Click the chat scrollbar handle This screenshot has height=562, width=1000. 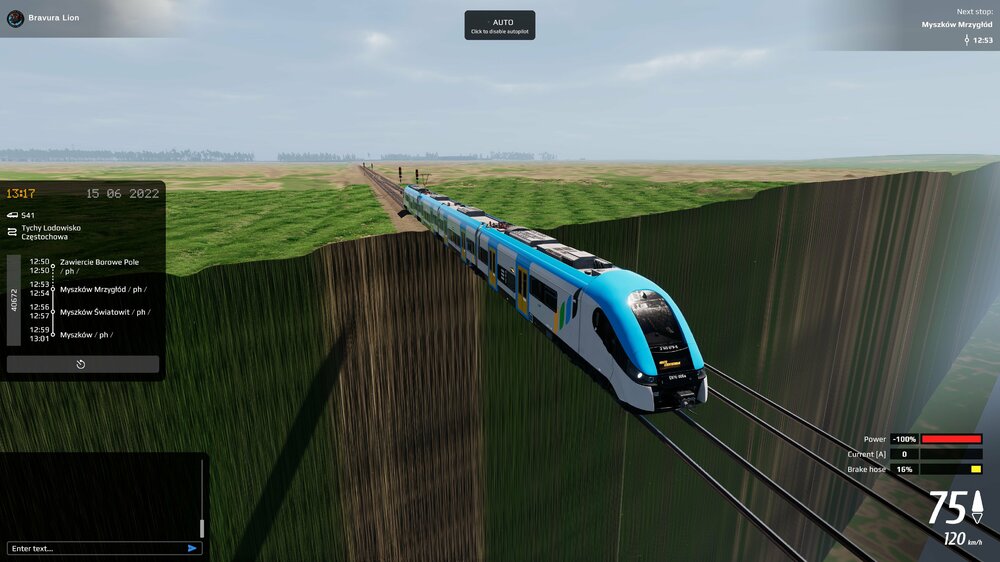(202, 527)
